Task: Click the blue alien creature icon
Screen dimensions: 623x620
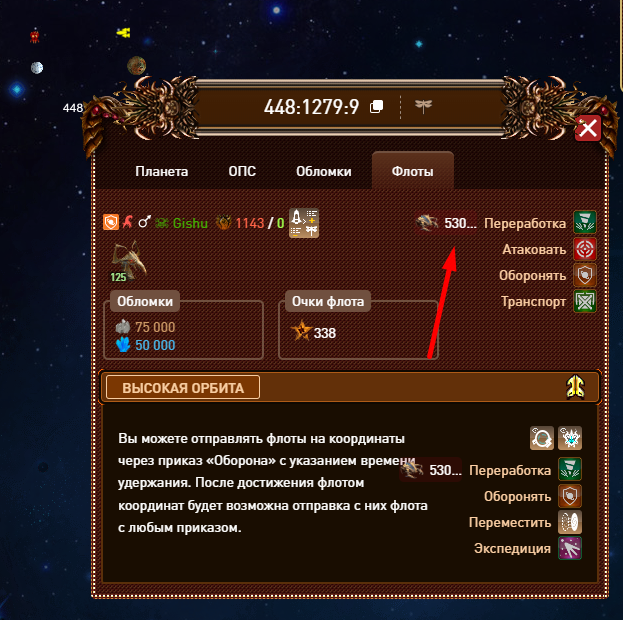Action: 571,438
